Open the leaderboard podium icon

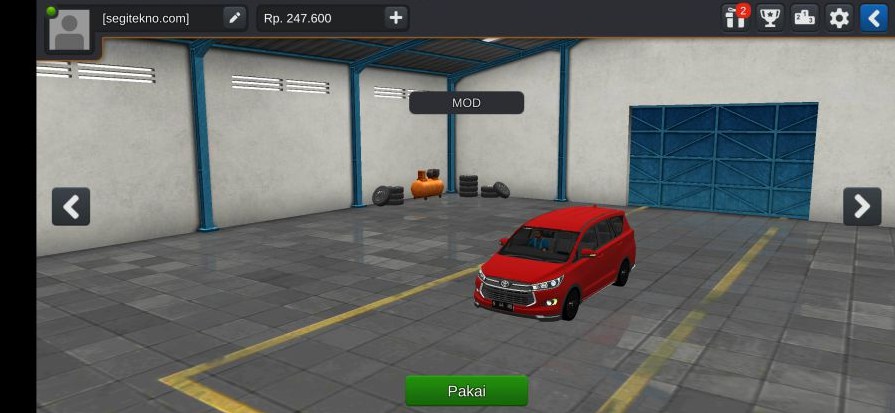pyautogui.click(x=804, y=18)
